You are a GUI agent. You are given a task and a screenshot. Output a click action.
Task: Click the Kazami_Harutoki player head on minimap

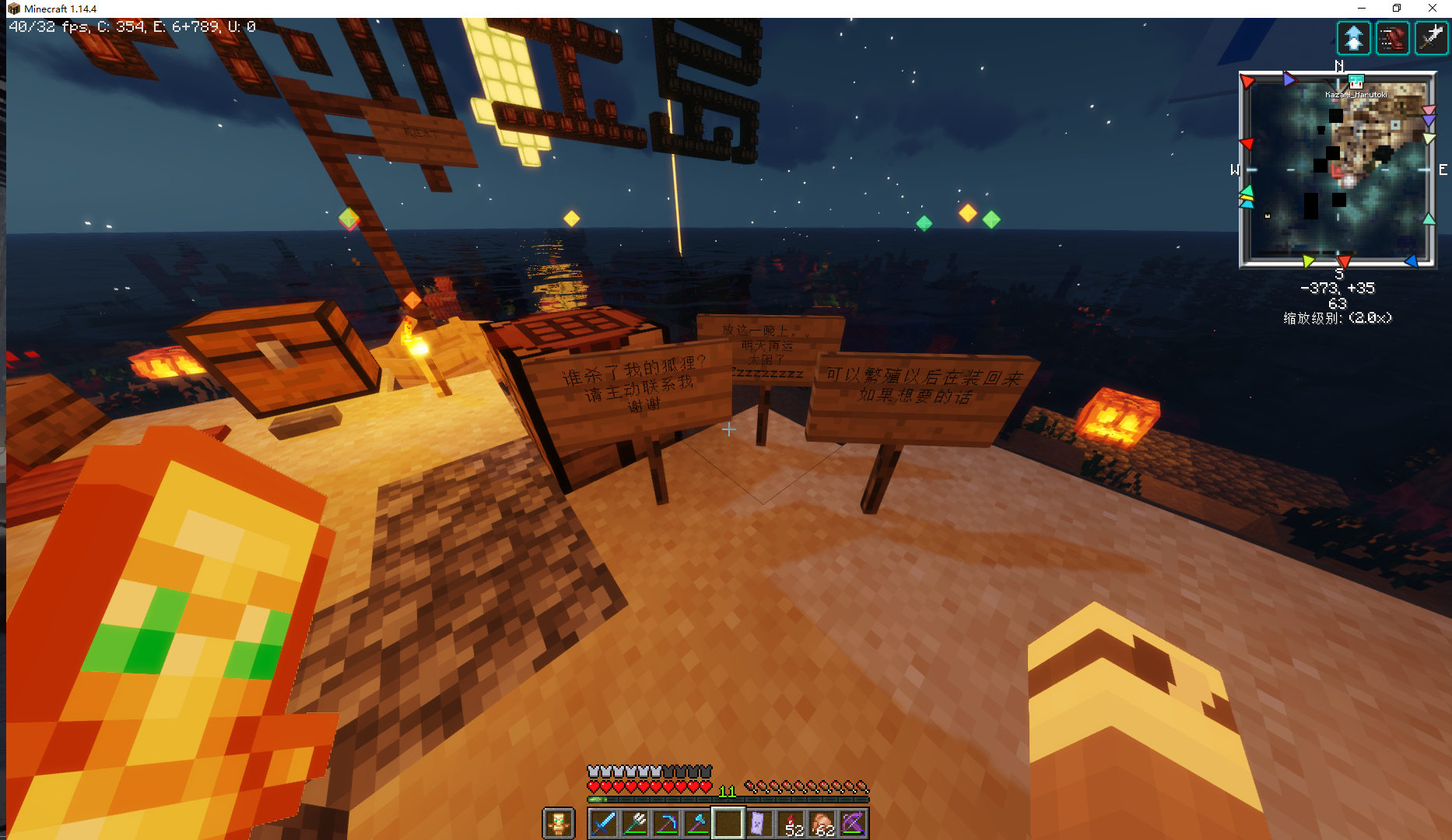[1356, 82]
